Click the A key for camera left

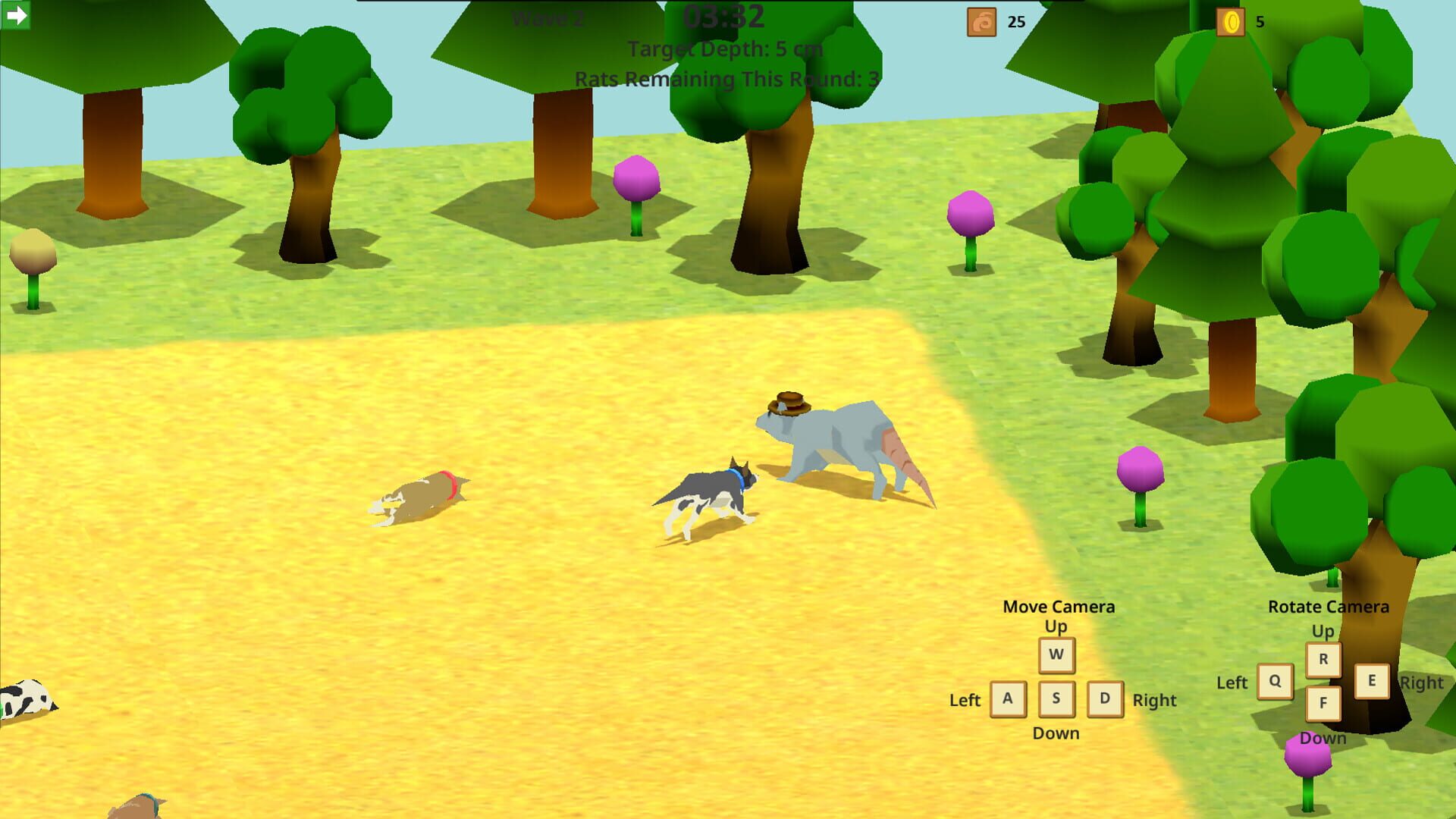[x=1008, y=699]
